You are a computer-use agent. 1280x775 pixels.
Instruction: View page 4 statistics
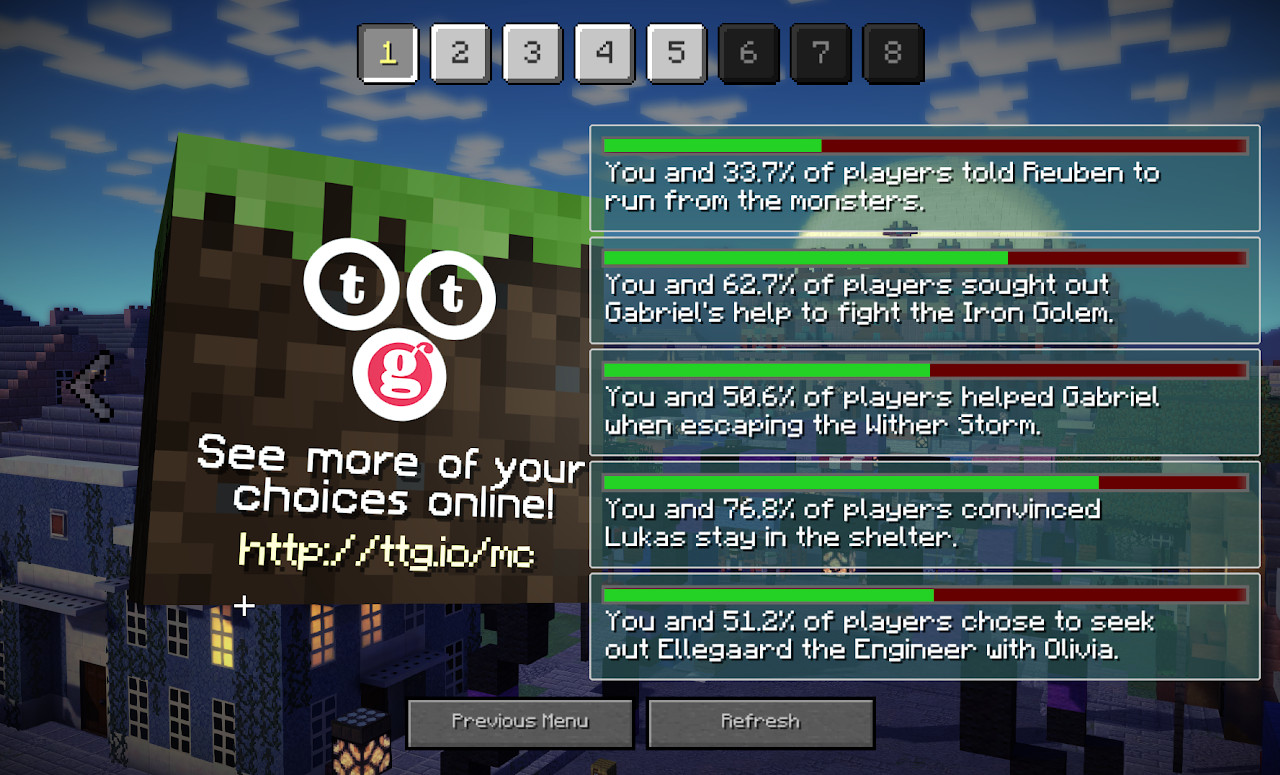604,53
